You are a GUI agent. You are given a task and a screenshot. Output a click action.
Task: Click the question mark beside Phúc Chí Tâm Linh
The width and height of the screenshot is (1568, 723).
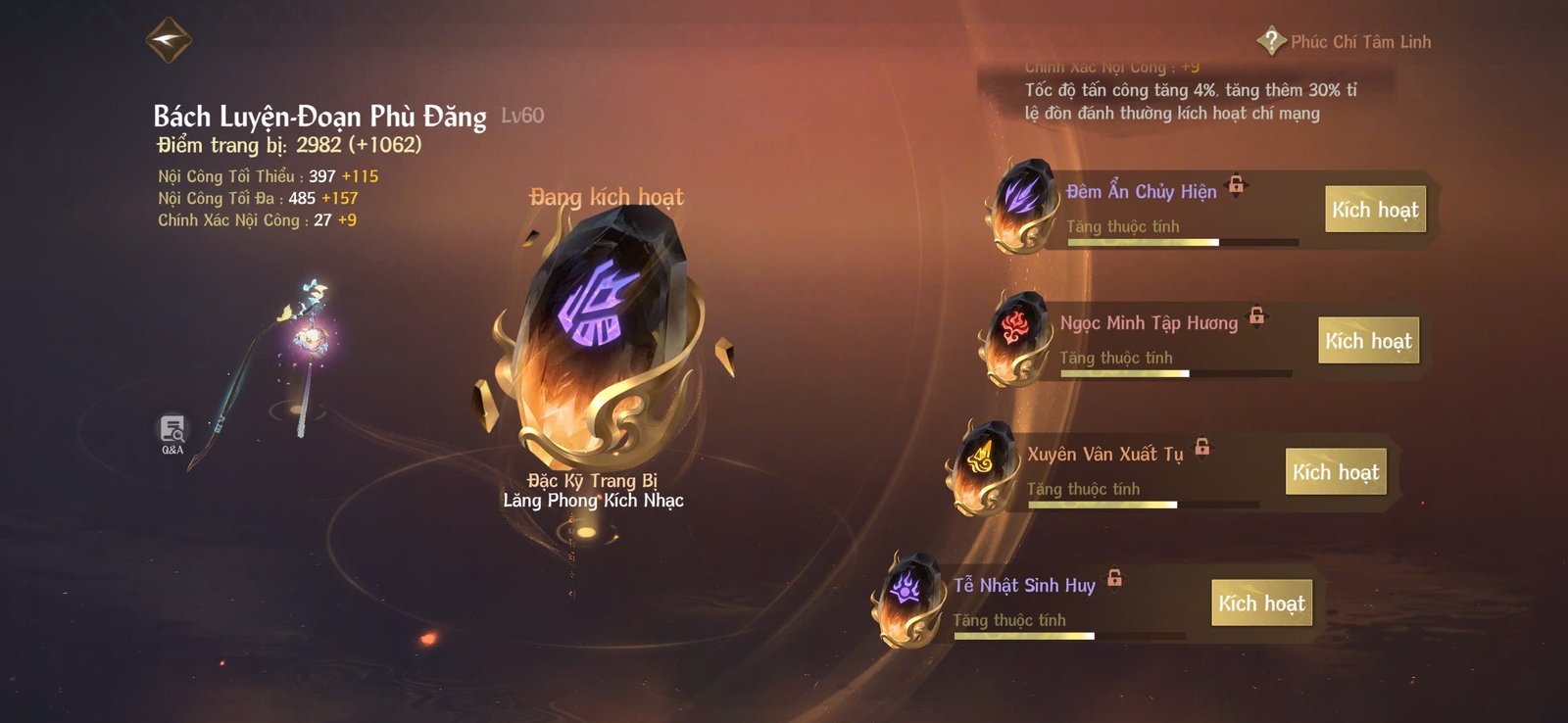[x=1270, y=41]
